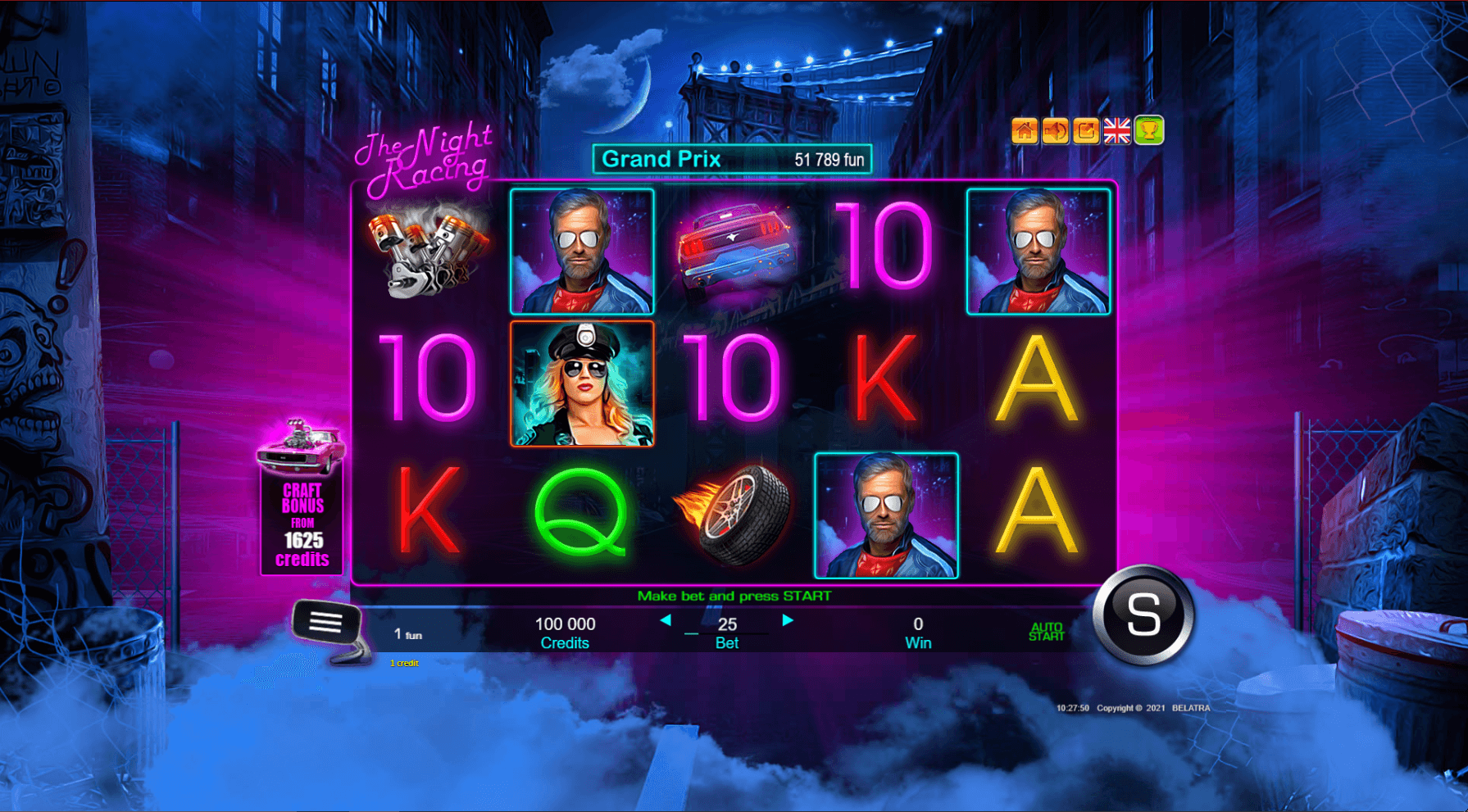The height and width of the screenshot is (812, 1468).
Task: Open the green trophy icon
Action: pos(1149,131)
